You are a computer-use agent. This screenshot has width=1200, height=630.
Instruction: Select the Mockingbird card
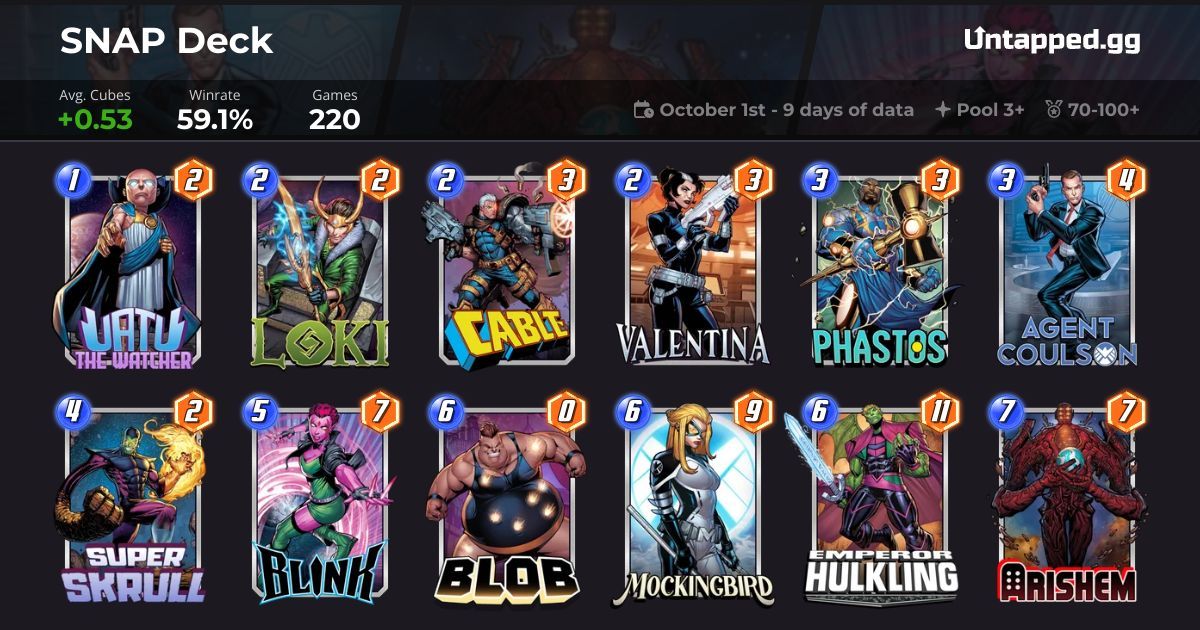pos(692,505)
